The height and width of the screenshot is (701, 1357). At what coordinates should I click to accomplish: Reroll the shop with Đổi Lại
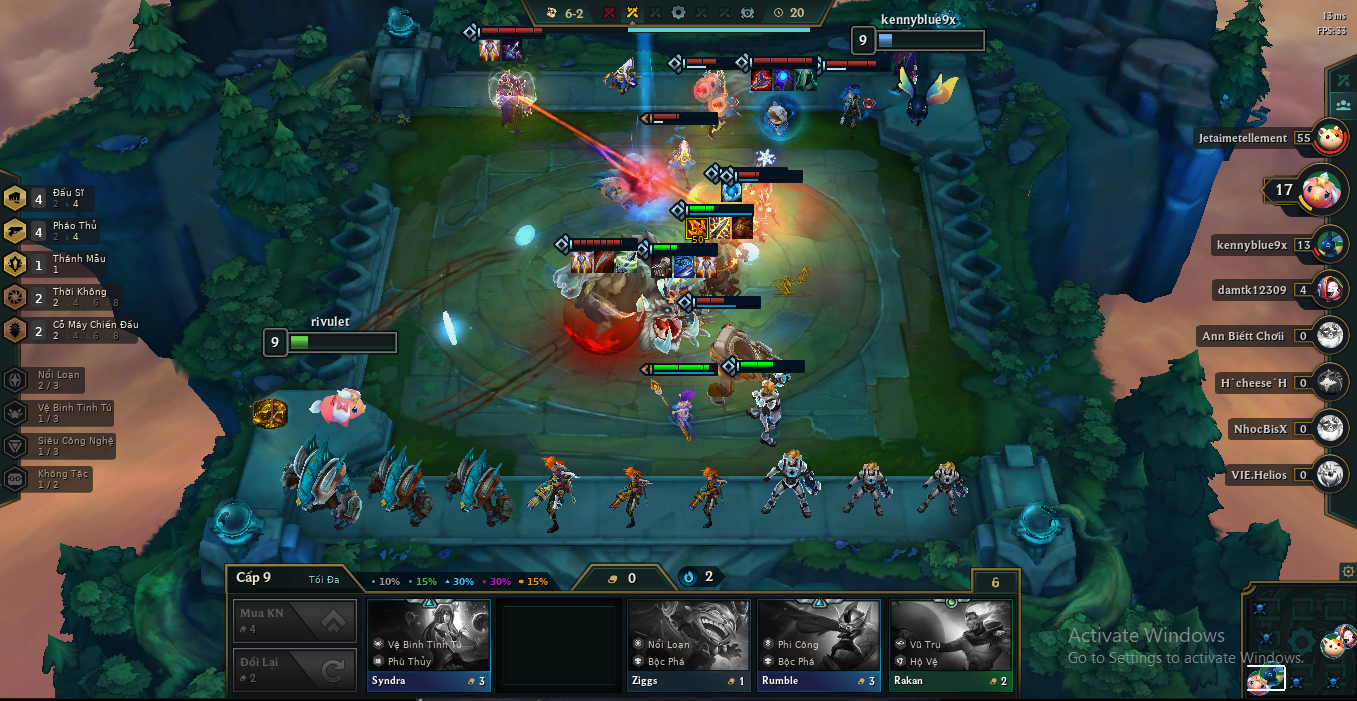[x=294, y=669]
